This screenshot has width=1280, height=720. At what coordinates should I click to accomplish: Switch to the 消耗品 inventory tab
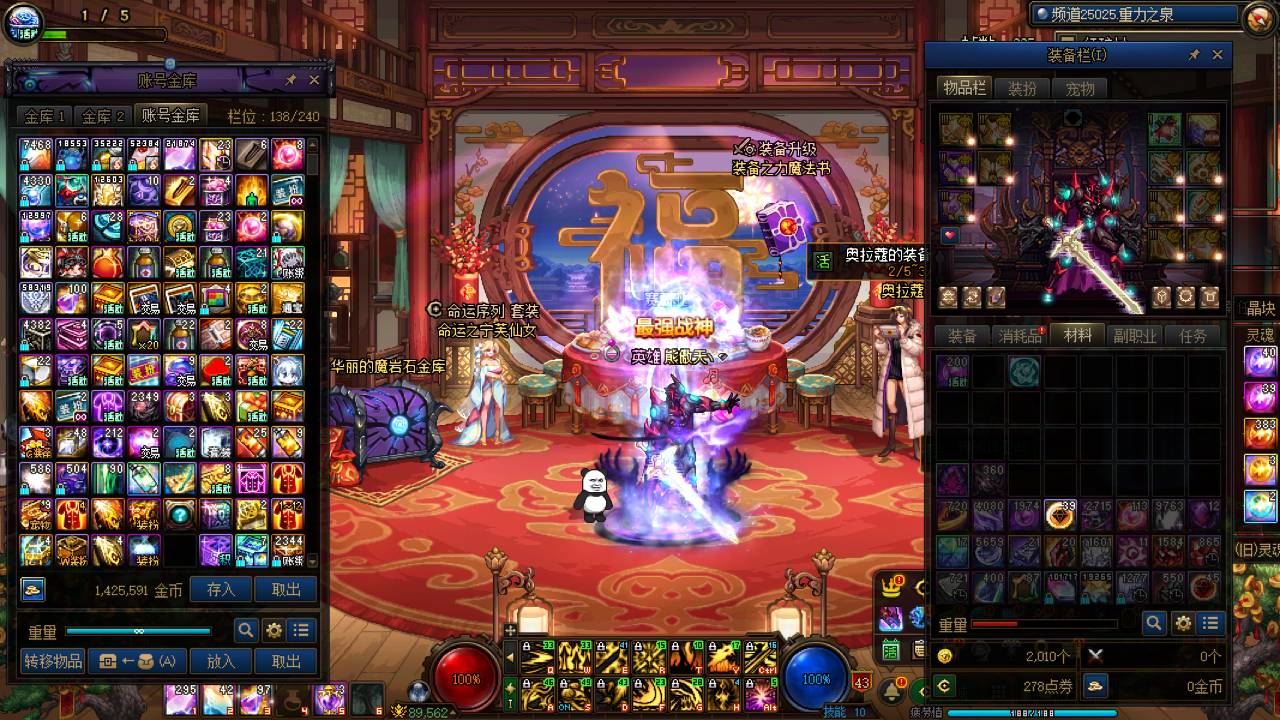click(x=1021, y=336)
